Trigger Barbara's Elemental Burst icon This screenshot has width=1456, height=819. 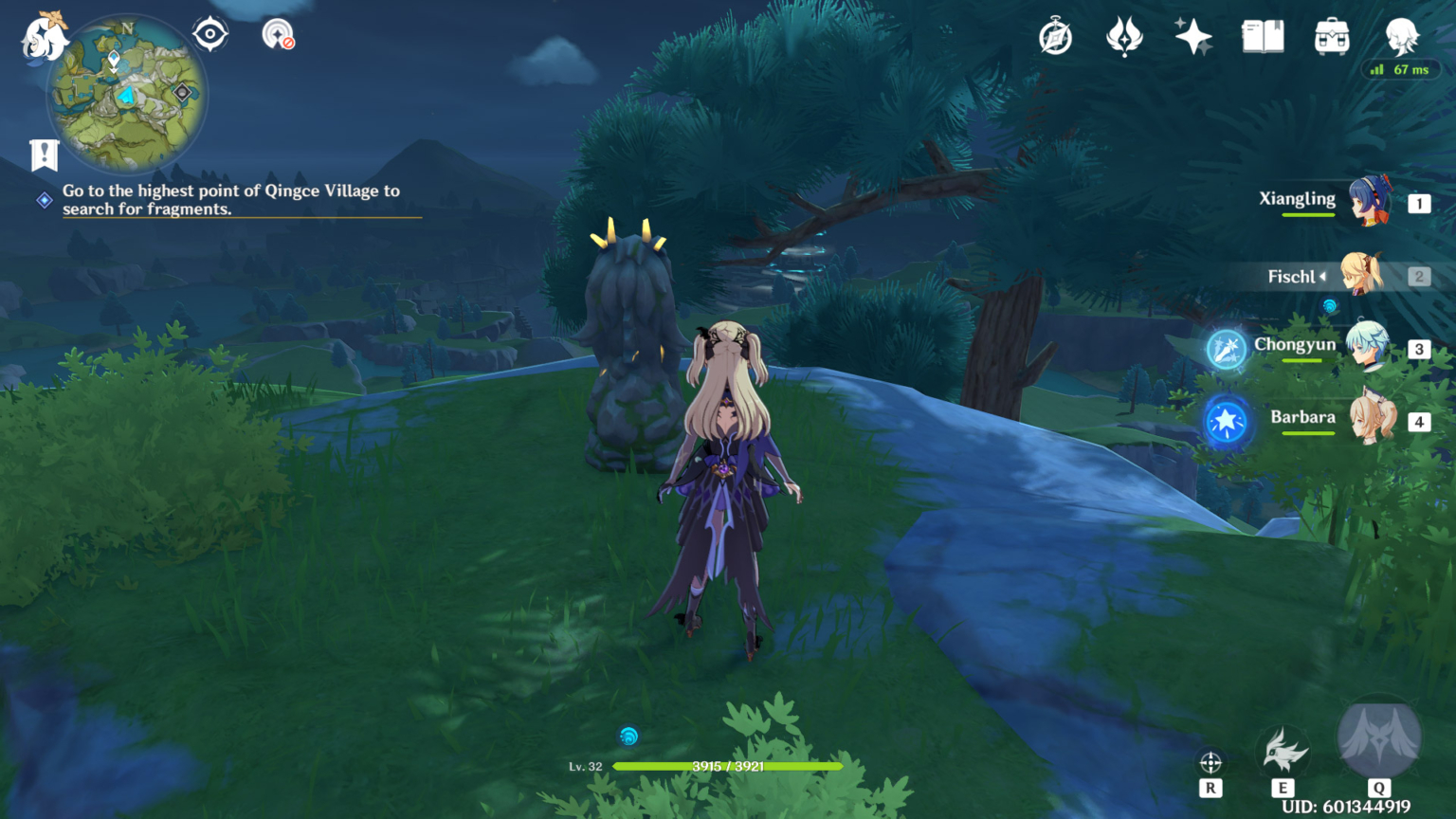[1226, 421]
